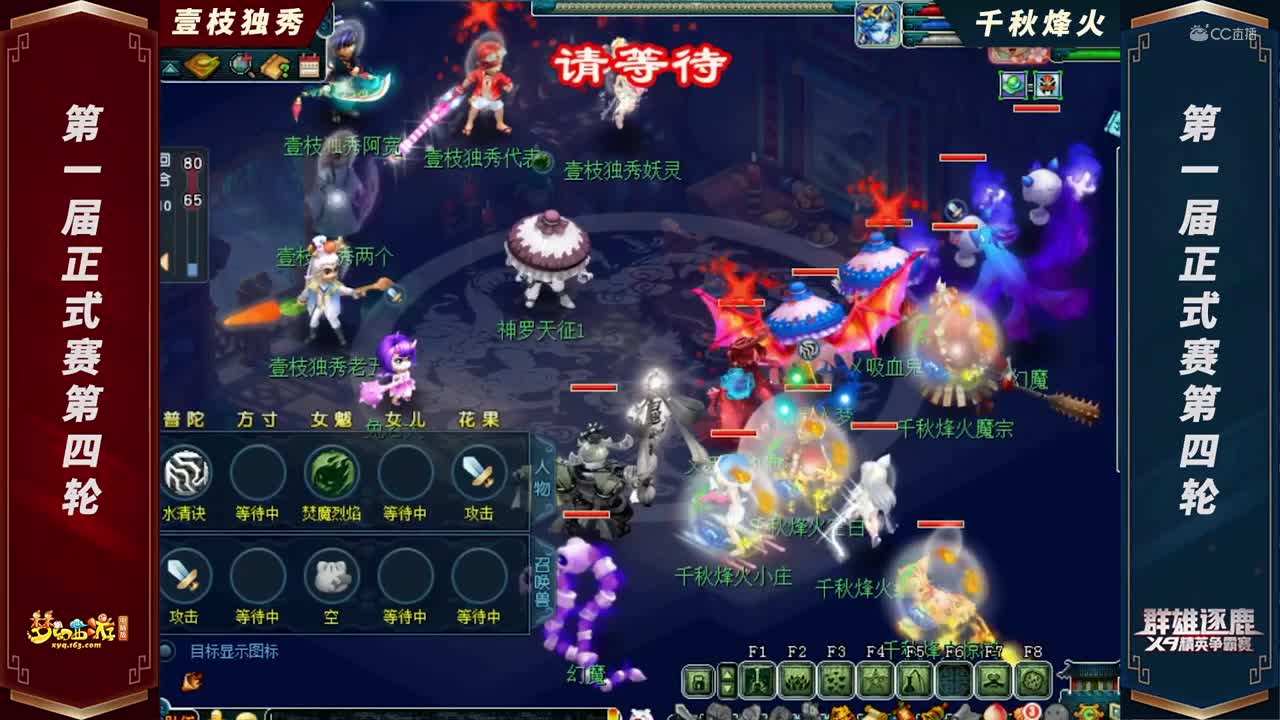Toggle the padlock on the bottom skill bar
Screen dimensions: 1280x720
pos(698,682)
